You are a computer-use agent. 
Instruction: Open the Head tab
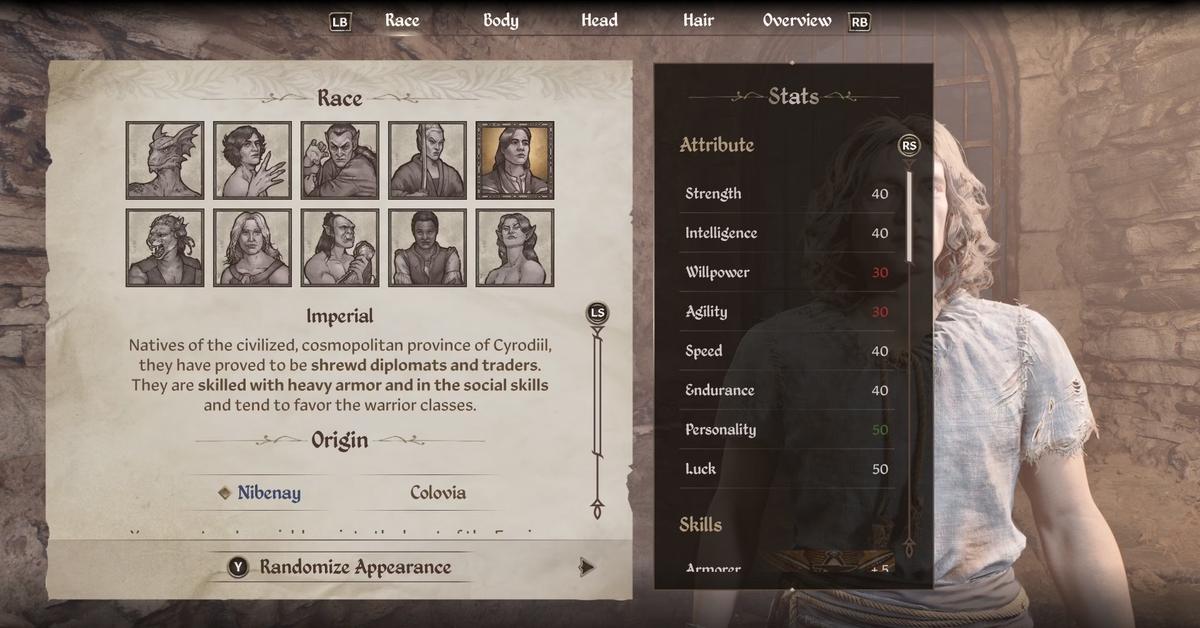[x=599, y=20]
